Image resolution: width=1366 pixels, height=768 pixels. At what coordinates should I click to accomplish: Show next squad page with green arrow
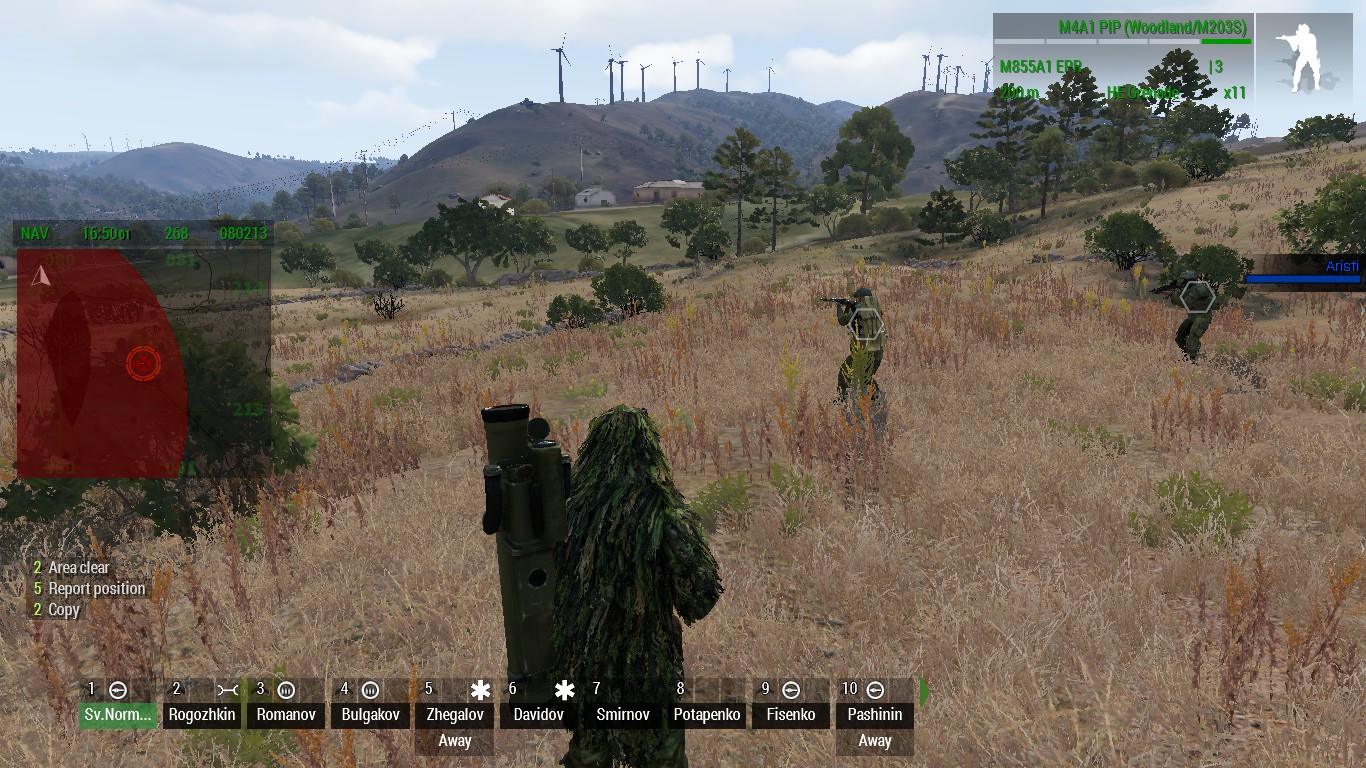coord(924,692)
